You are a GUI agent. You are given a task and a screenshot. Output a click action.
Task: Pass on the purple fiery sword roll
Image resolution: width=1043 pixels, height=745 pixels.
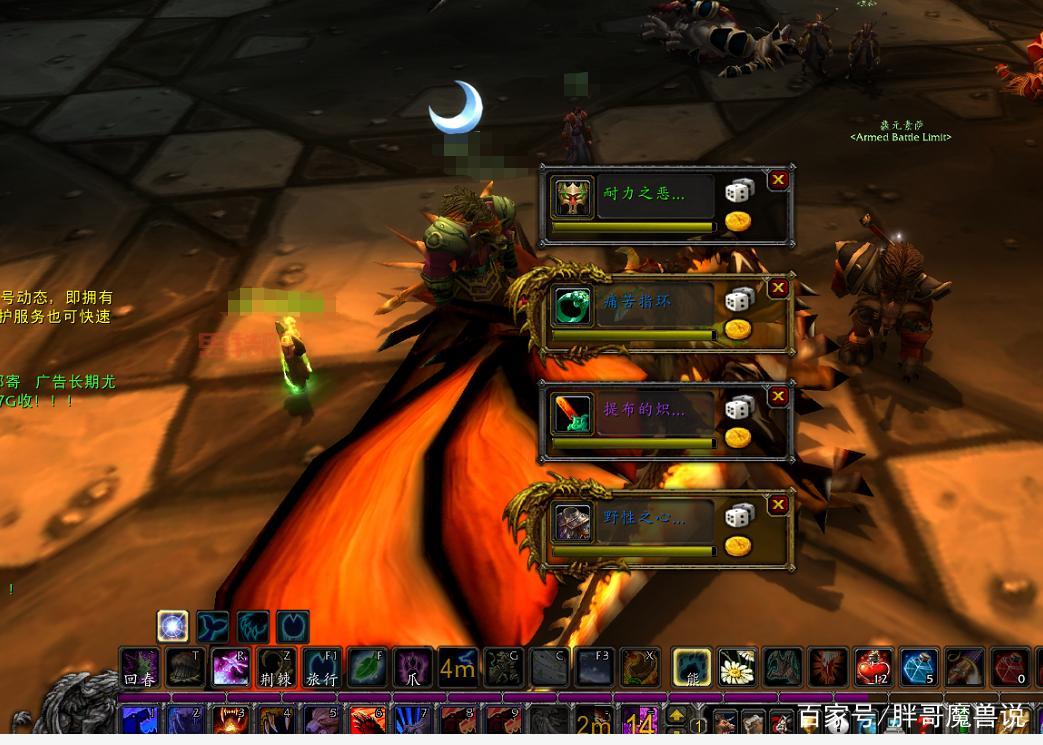778,396
